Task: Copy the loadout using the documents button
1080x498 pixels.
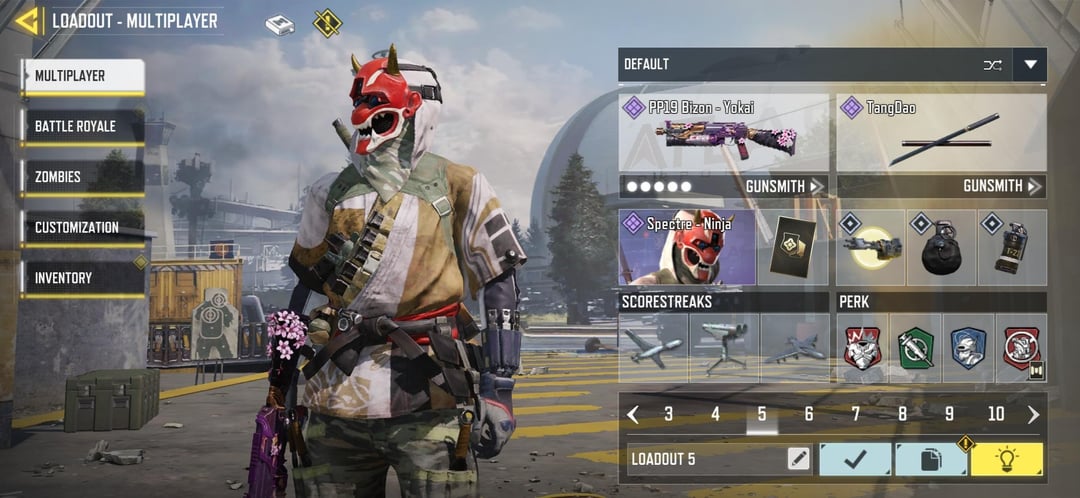Action: (x=930, y=459)
